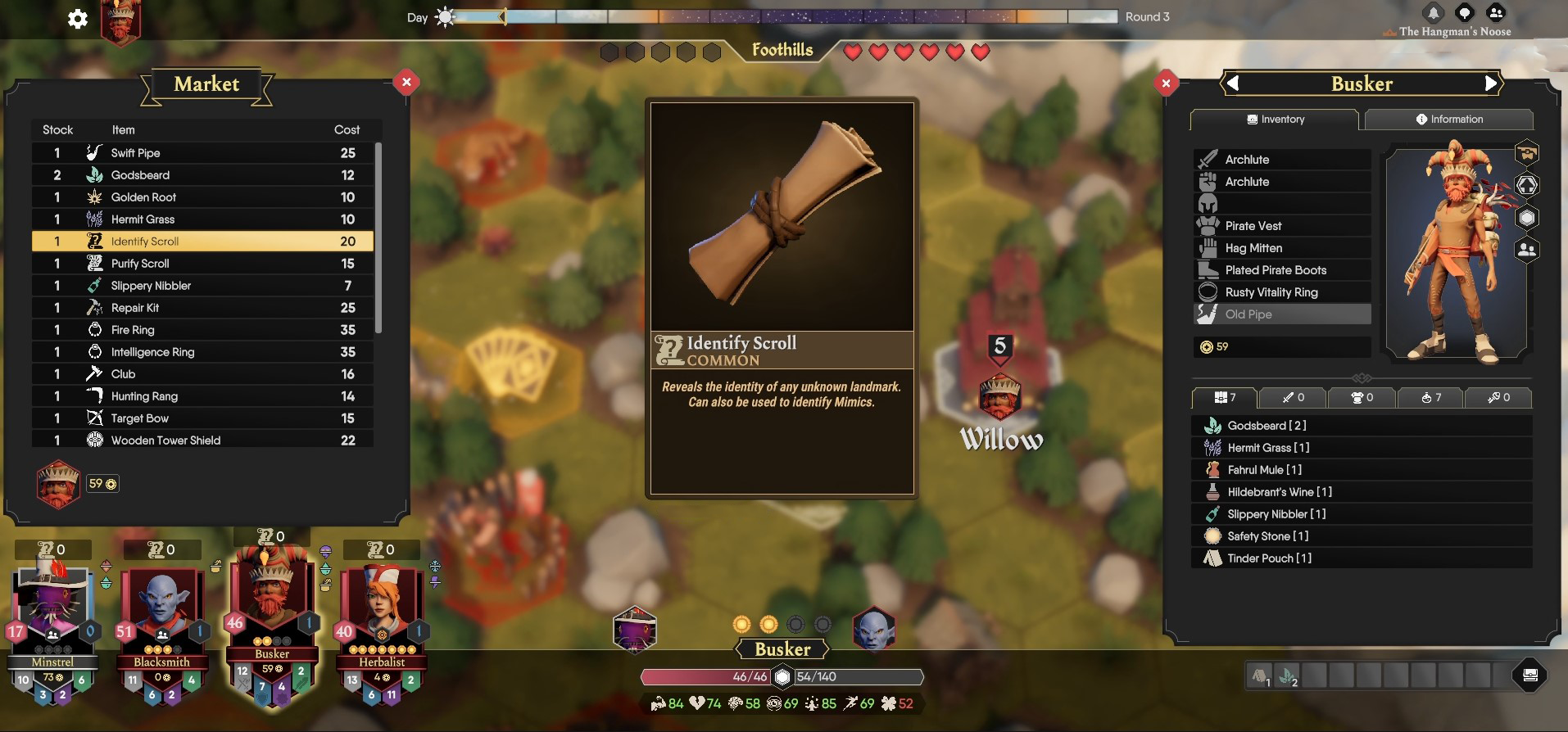Open the settings gear menu

(78, 19)
